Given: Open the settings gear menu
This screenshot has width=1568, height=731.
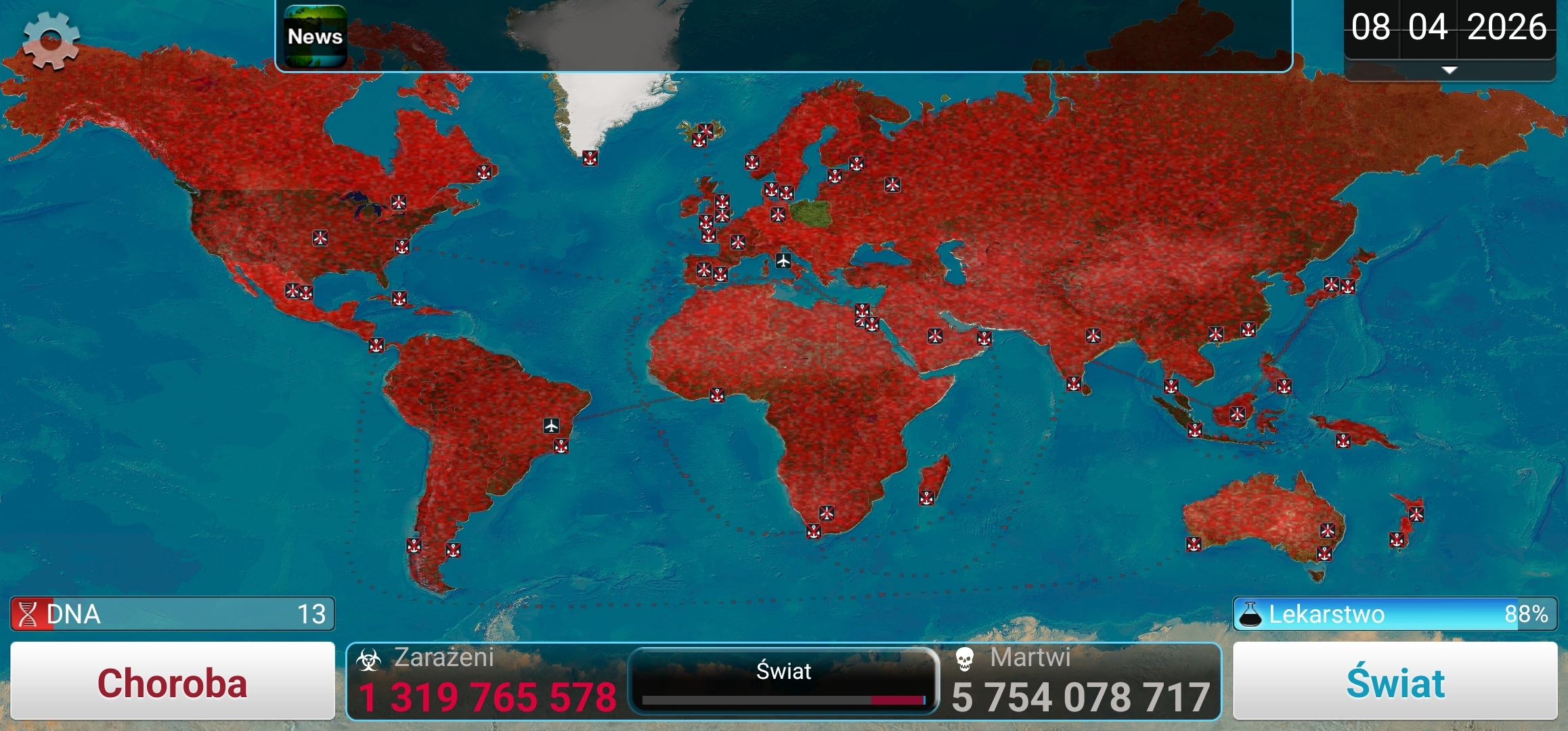Looking at the screenshot, I should point(51,41).
